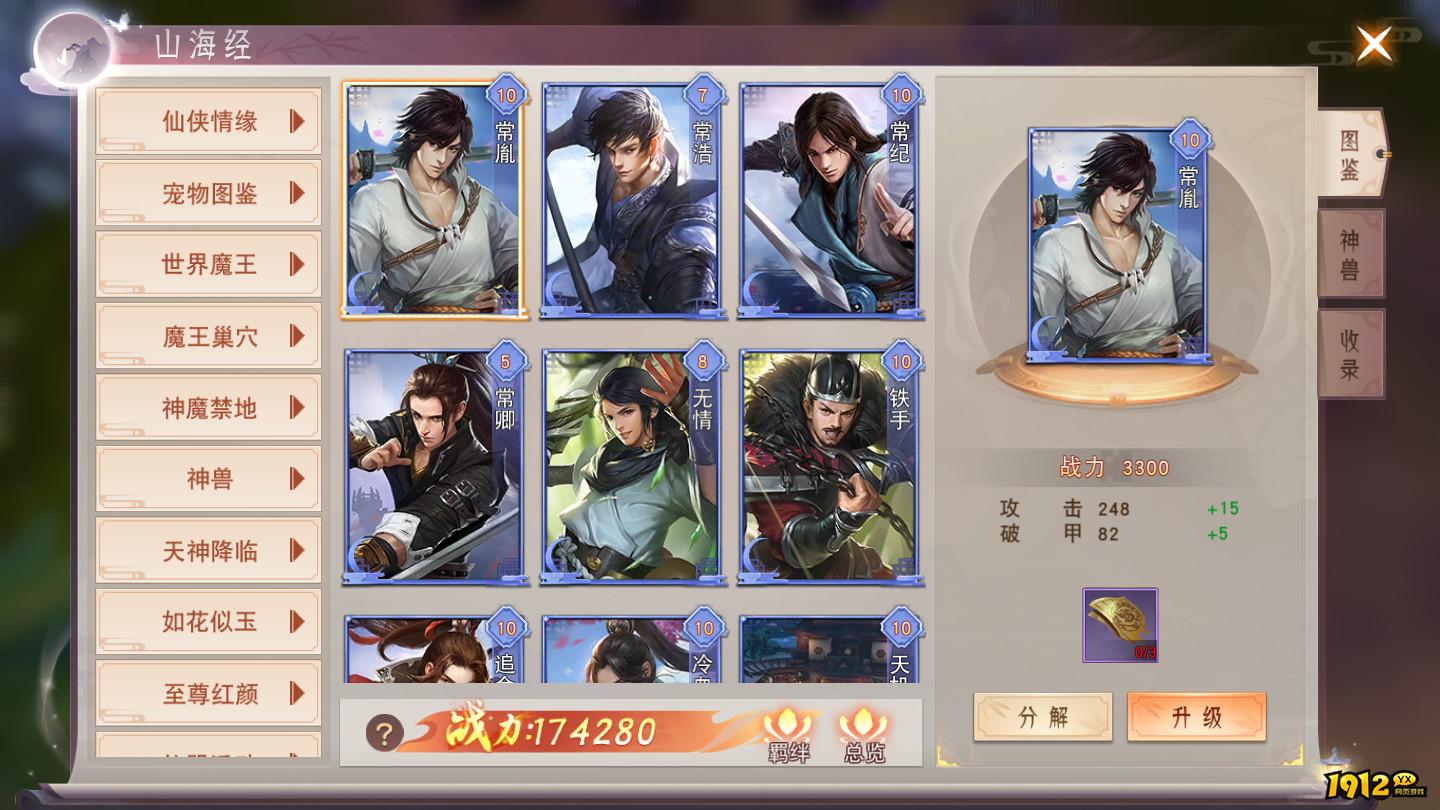
Task: Click the 升级 upgrade button
Action: click(1196, 717)
